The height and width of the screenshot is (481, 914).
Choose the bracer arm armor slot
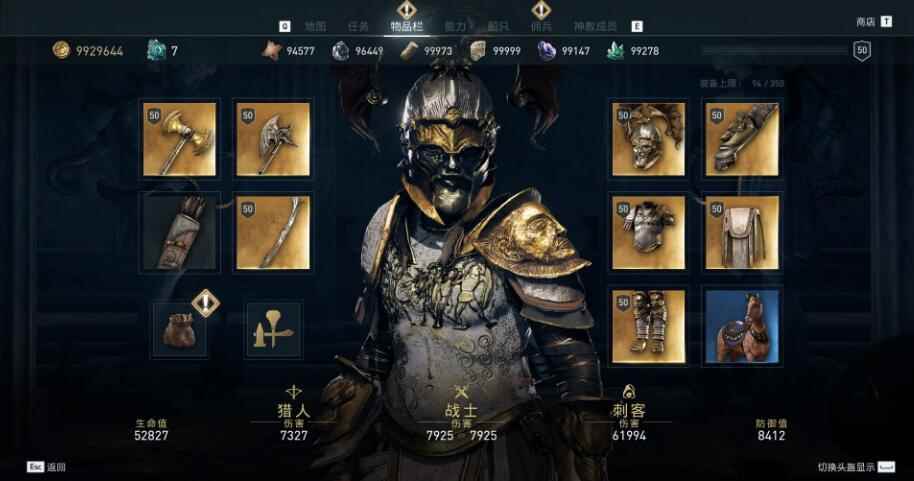pyautogui.click(x=742, y=139)
